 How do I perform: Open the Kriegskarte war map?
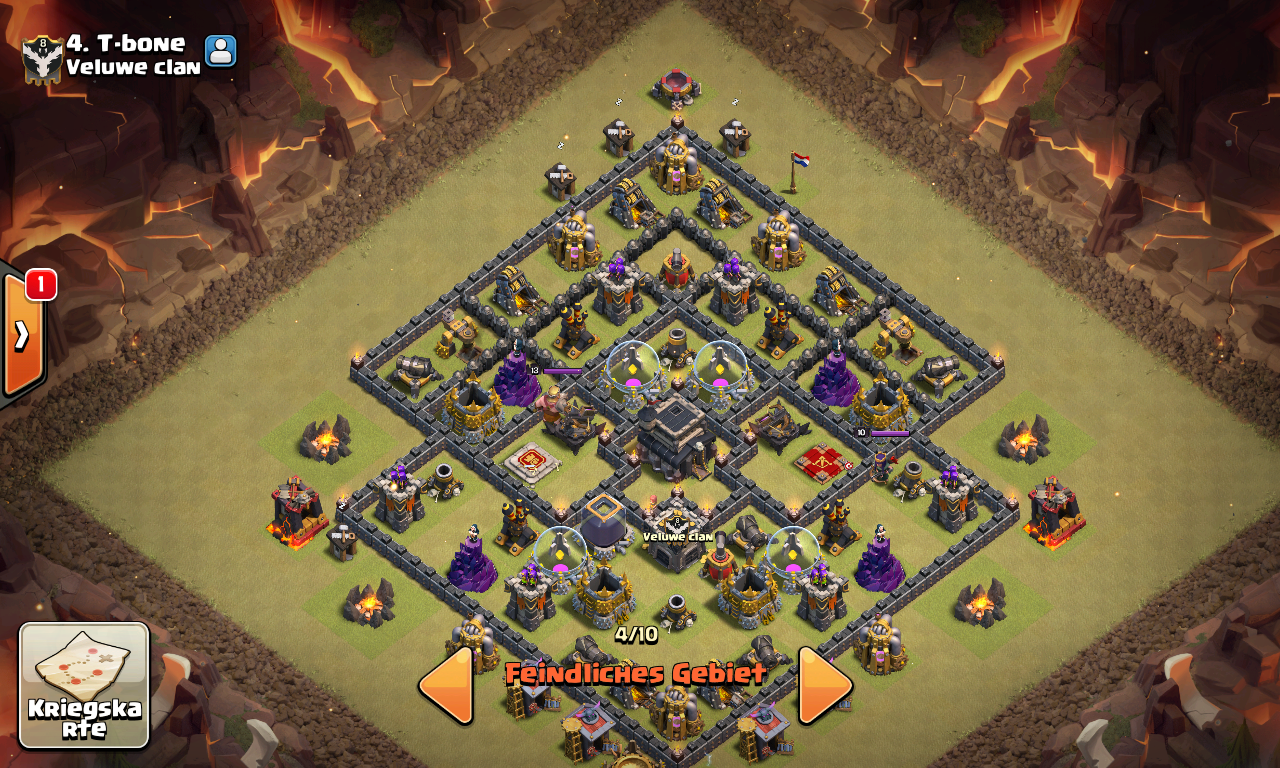coord(84,685)
